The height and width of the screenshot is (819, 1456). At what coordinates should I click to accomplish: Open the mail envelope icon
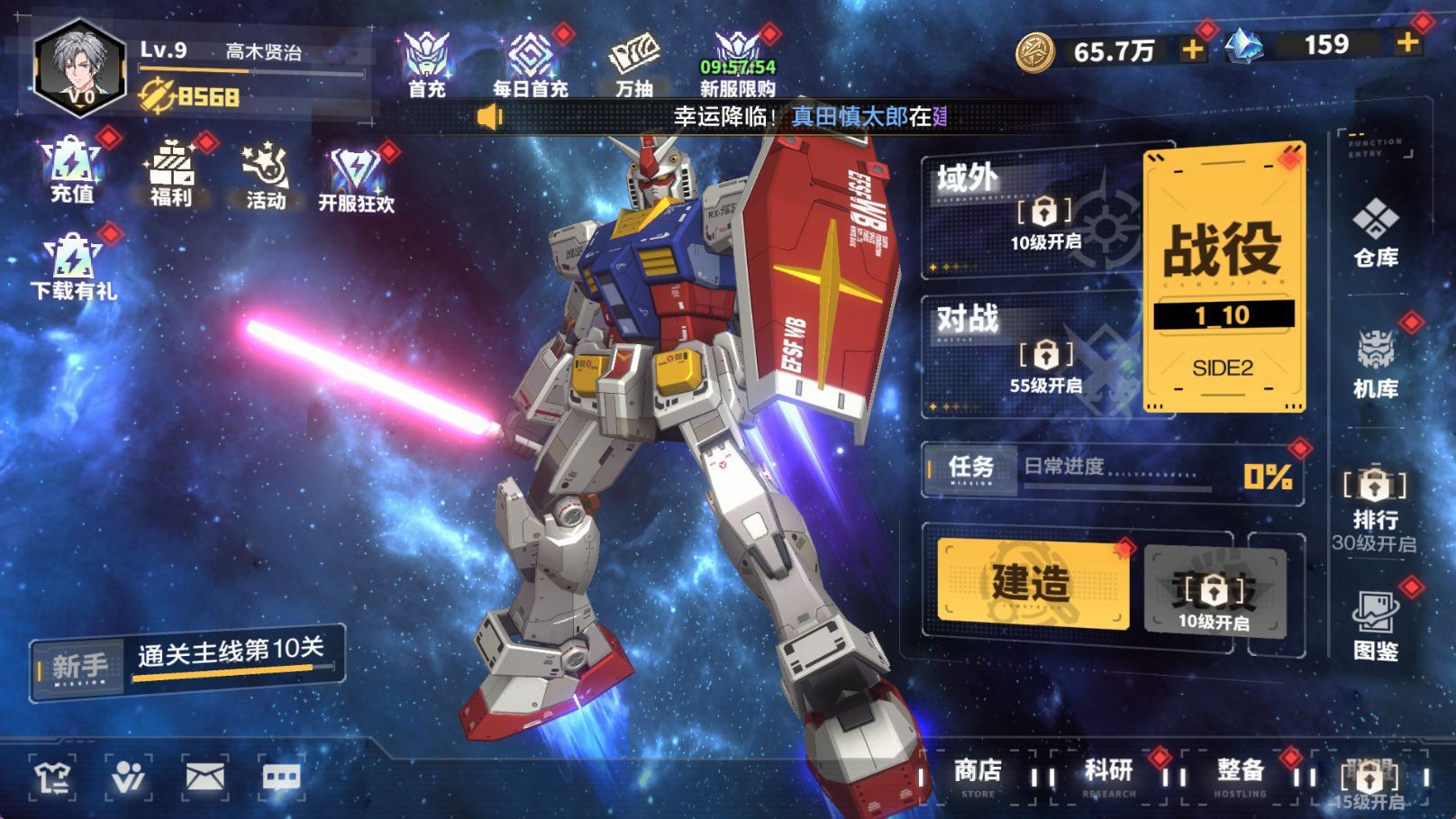pos(205,777)
